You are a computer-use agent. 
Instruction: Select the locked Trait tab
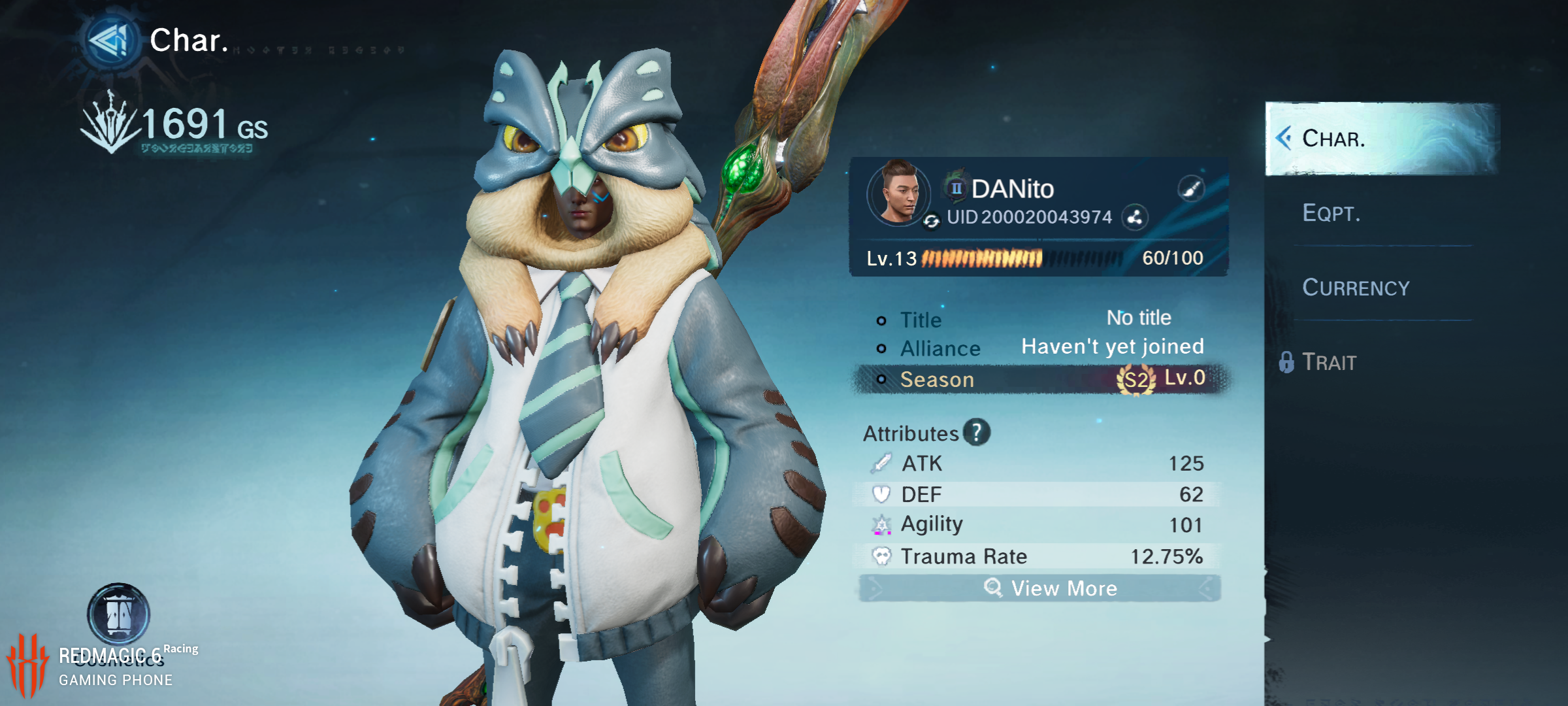[1328, 362]
